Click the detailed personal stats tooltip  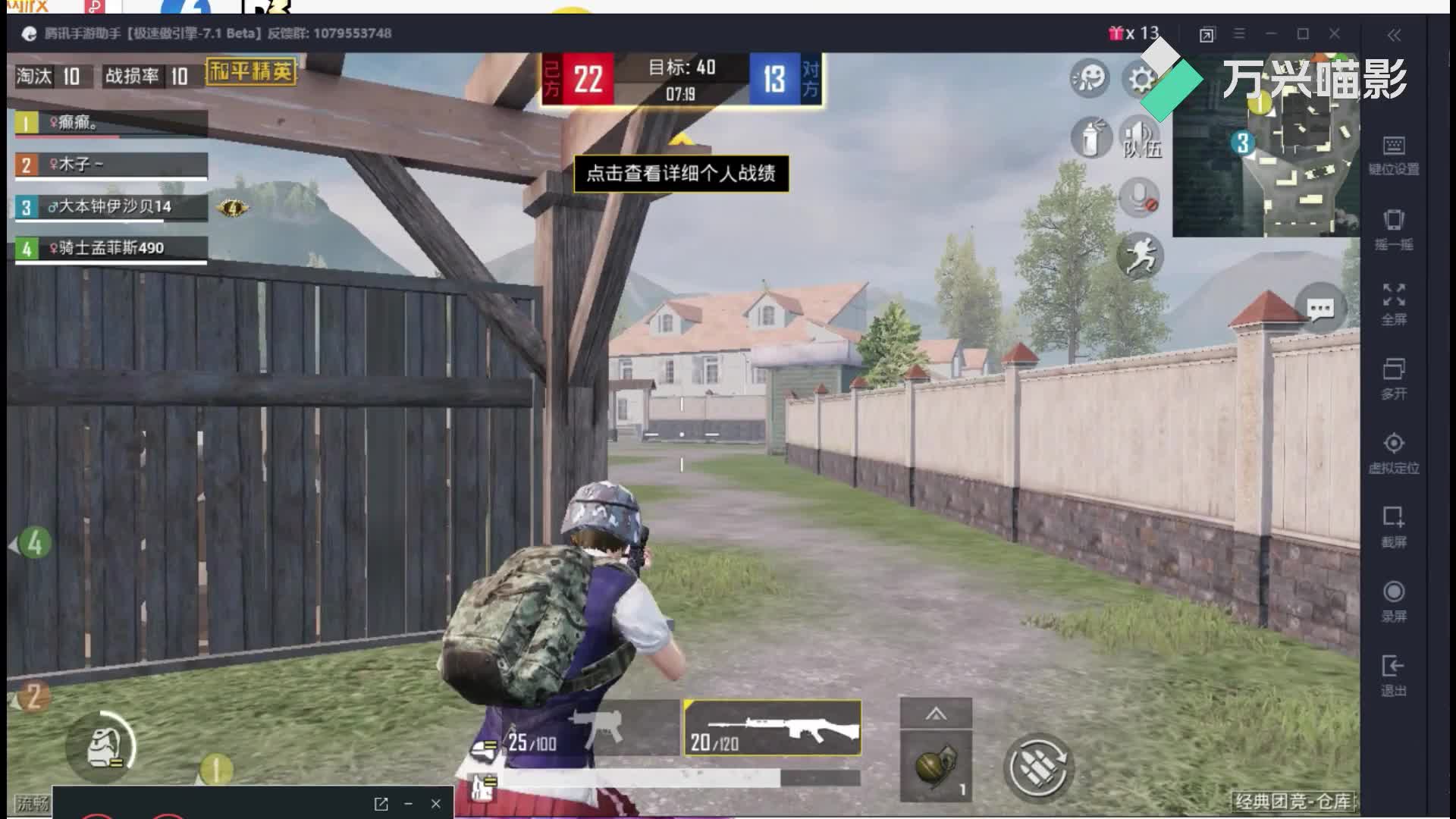pyautogui.click(x=680, y=174)
